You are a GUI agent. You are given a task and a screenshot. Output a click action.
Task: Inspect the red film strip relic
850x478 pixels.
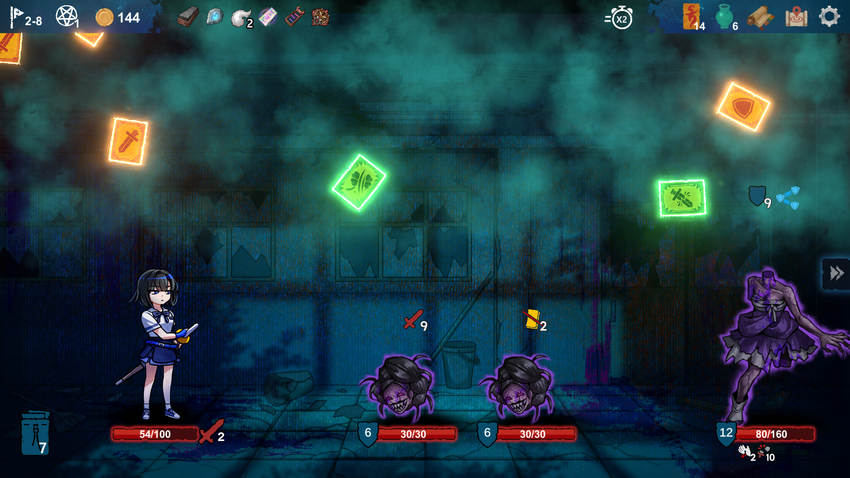point(294,17)
